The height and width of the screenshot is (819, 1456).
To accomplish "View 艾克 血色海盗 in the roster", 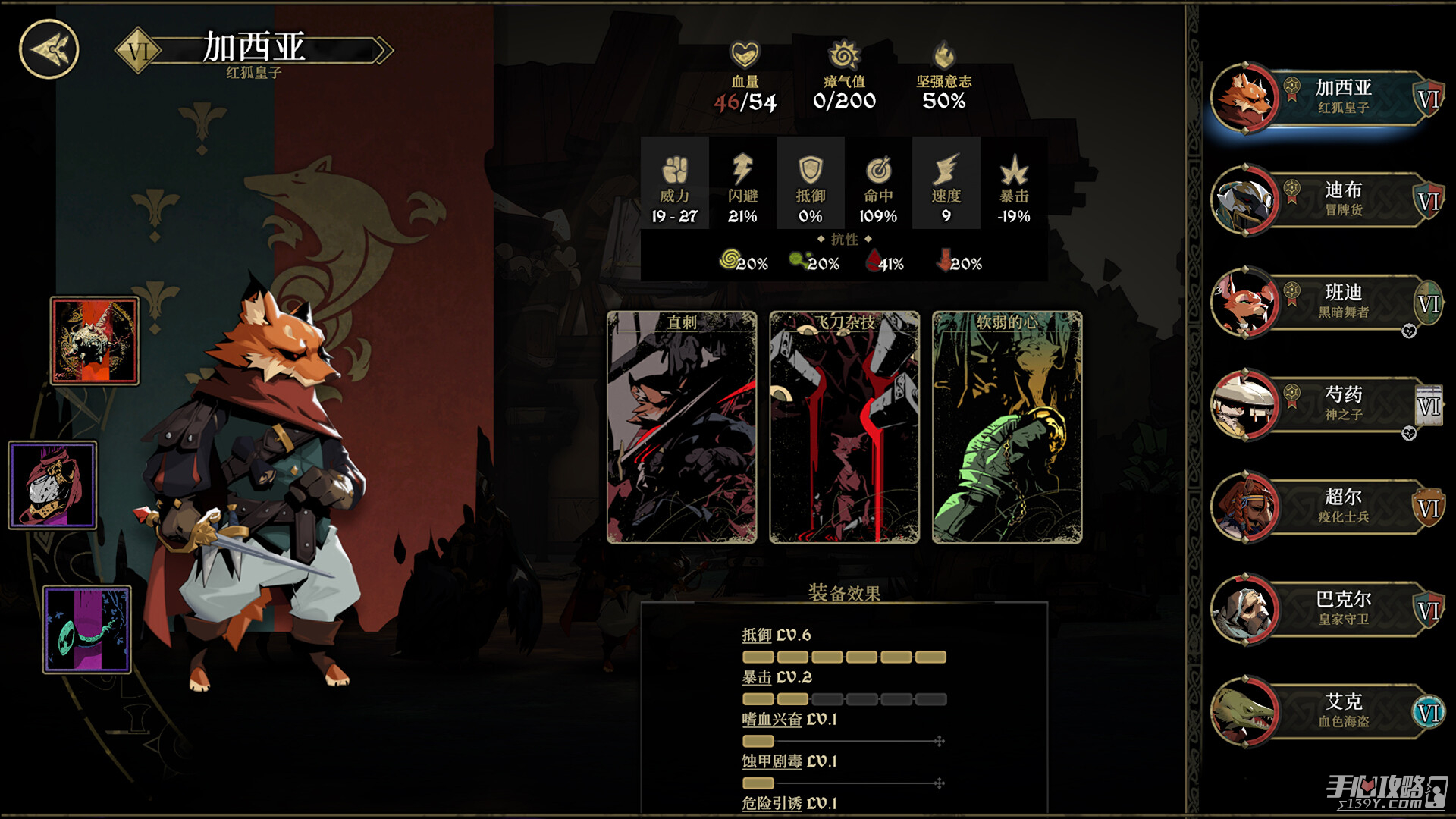I will (x=1326, y=712).
